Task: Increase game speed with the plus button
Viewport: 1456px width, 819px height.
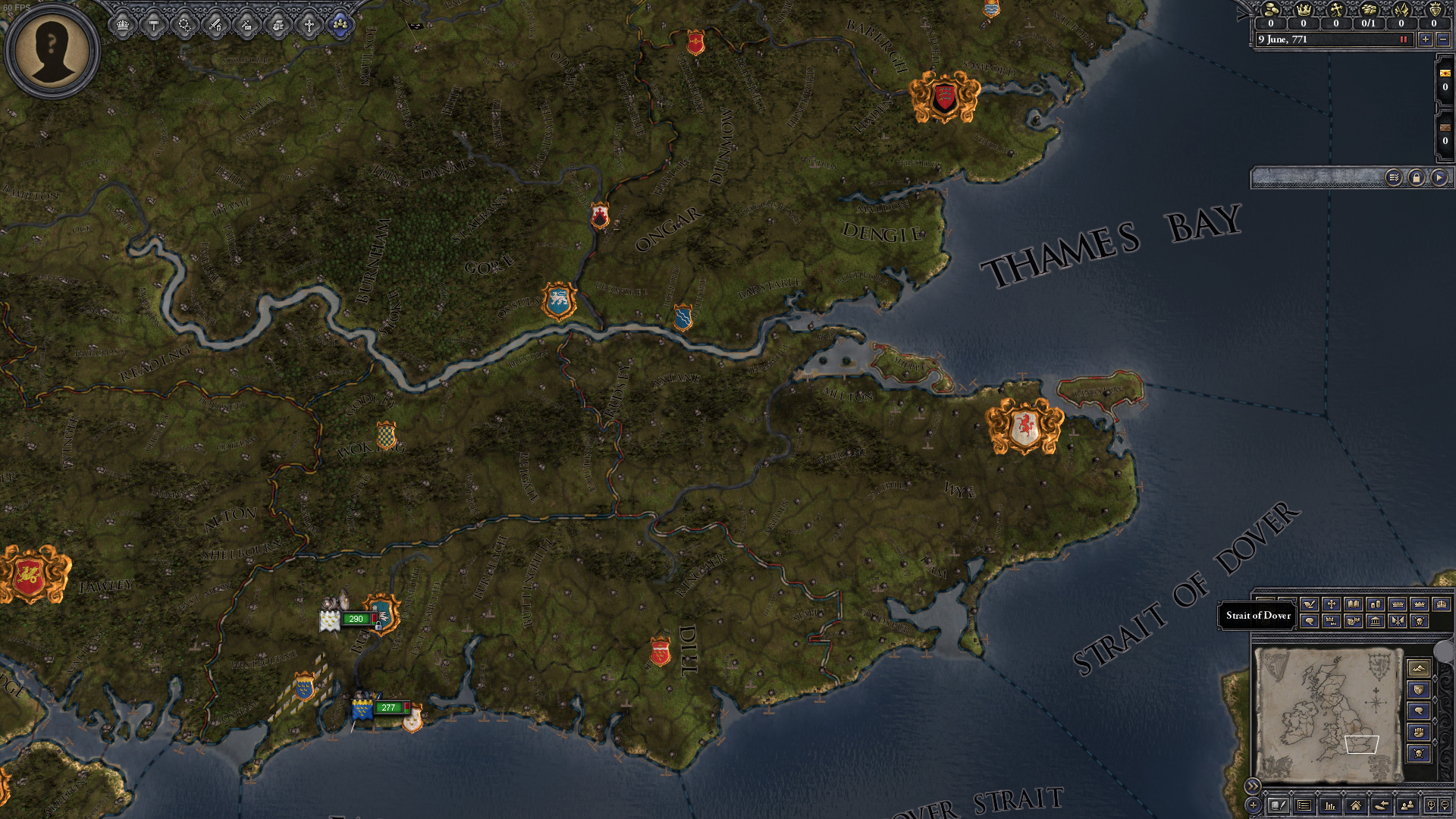Action: tap(1425, 40)
